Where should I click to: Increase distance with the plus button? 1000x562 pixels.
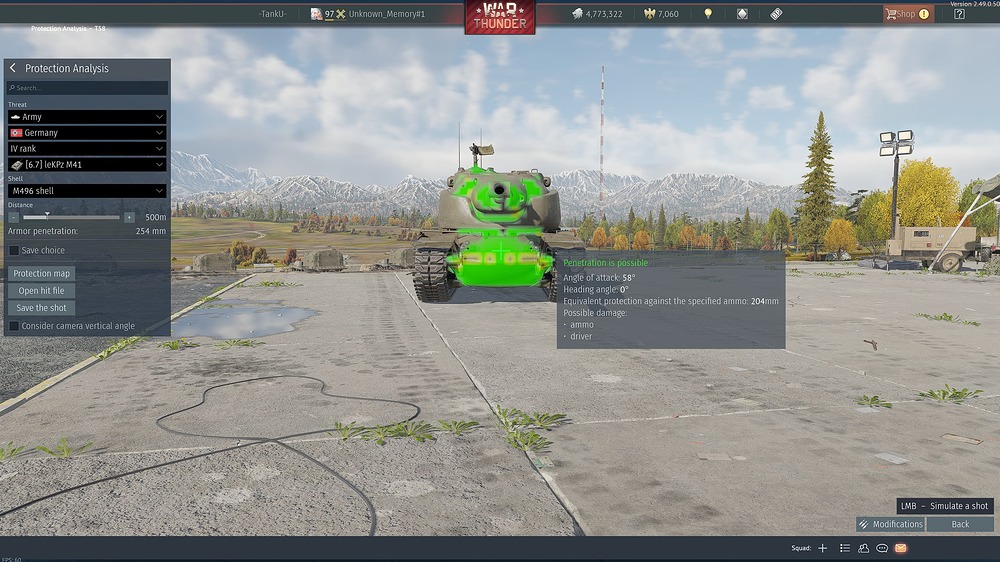[129, 217]
